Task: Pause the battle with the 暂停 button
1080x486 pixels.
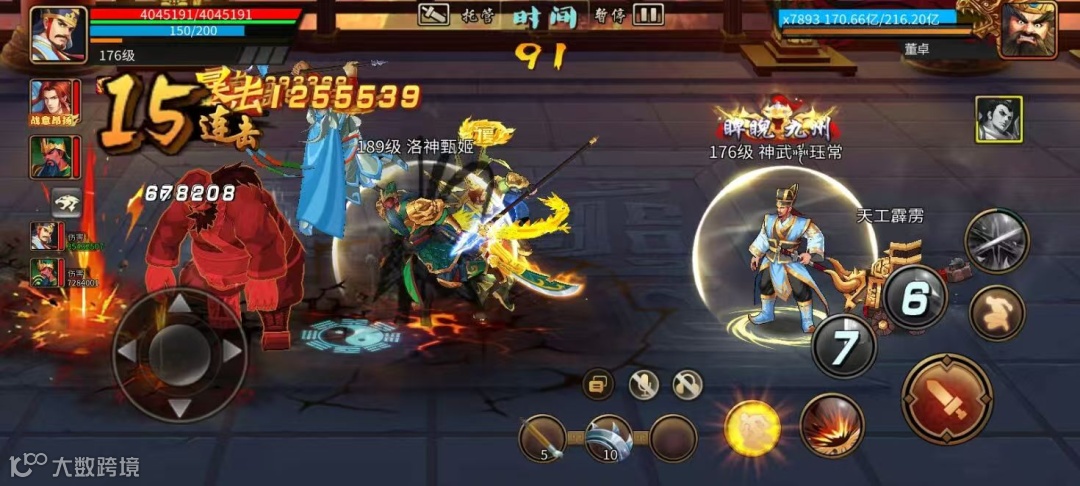Action: tap(648, 15)
